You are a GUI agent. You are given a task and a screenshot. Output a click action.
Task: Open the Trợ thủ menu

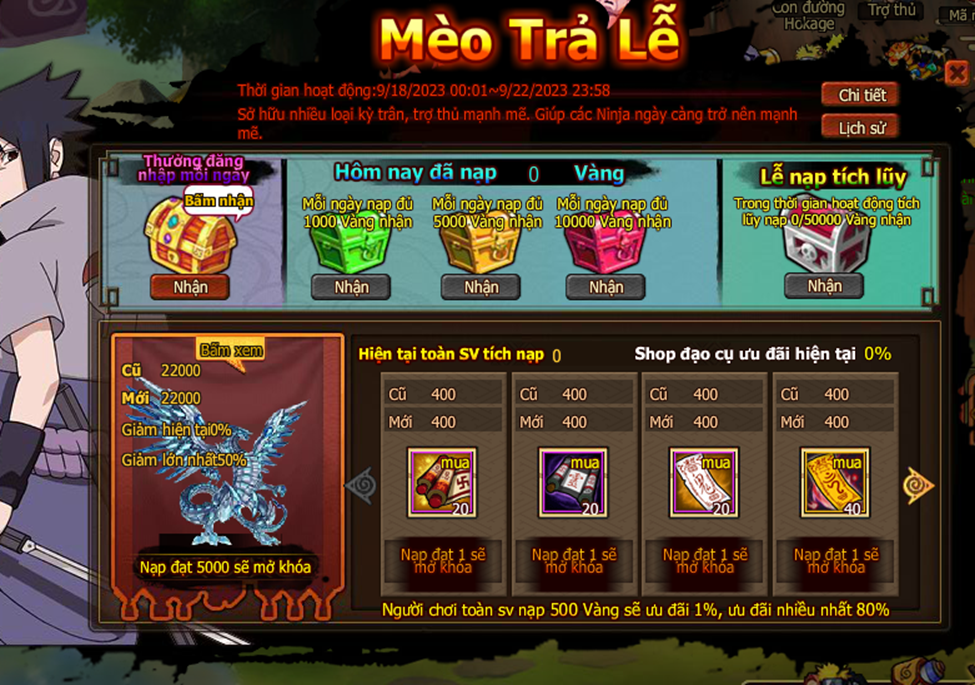click(x=891, y=10)
